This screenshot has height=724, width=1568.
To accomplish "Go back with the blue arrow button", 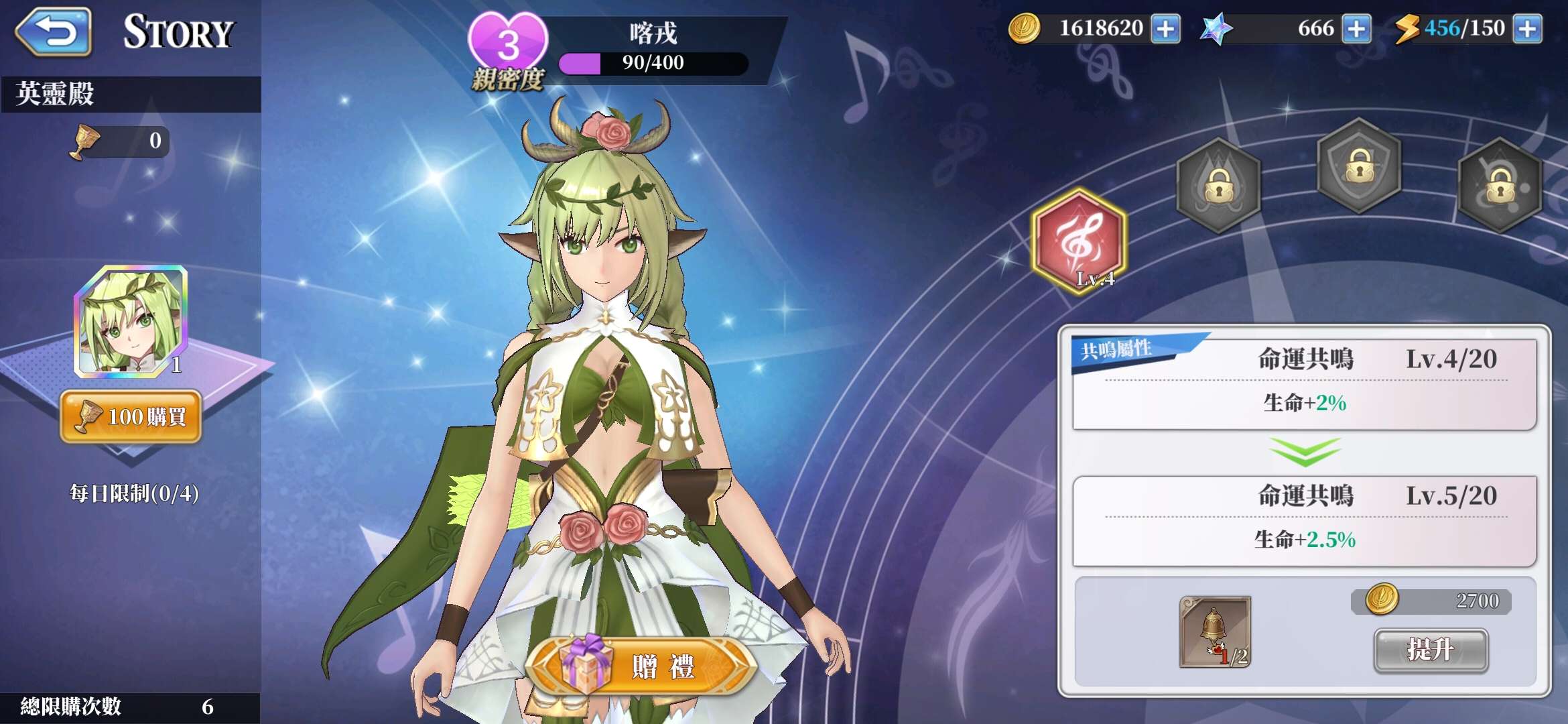I will tap(54, 32).
